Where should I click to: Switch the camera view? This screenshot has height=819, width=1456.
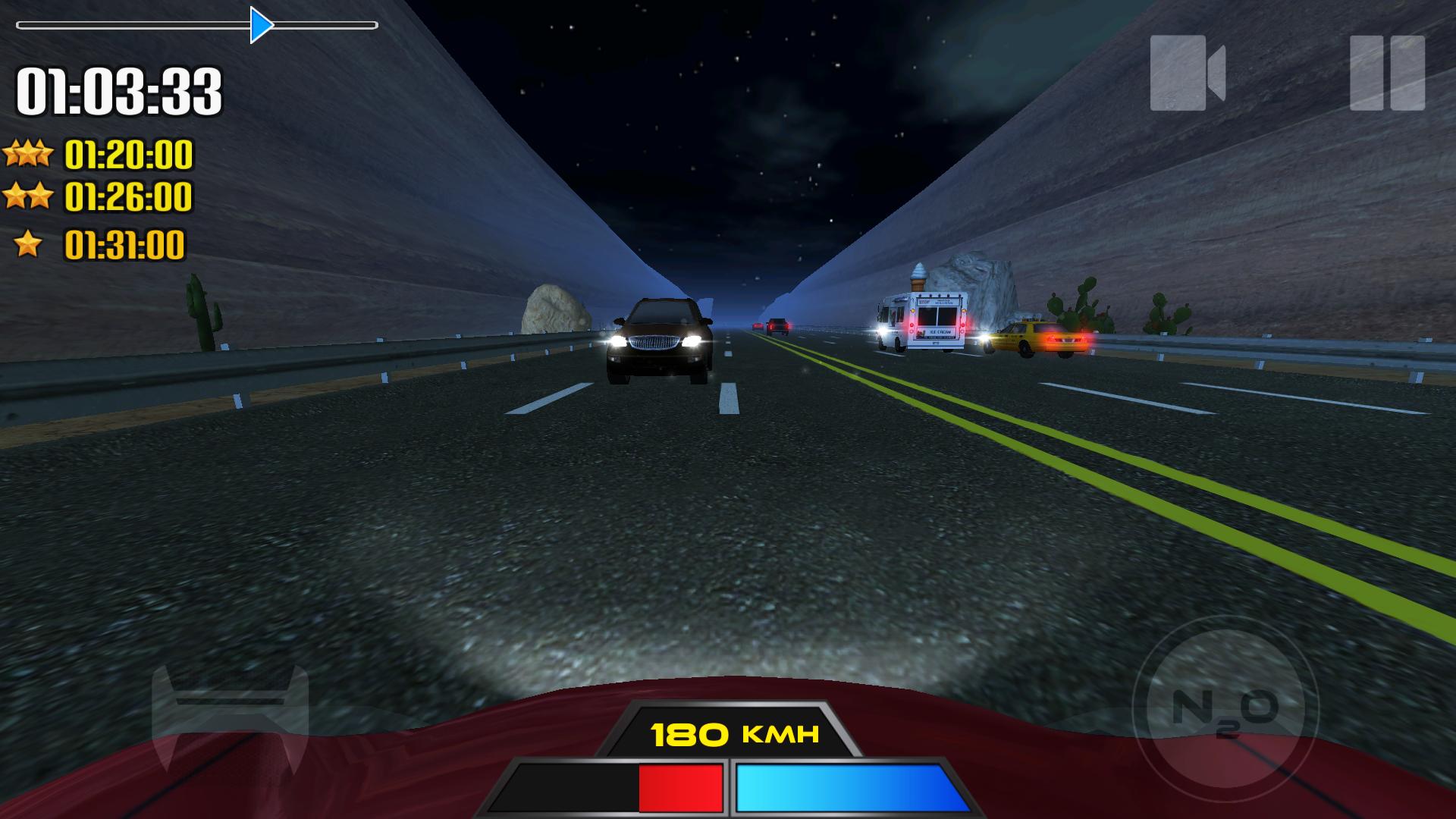click(1187, 74)
